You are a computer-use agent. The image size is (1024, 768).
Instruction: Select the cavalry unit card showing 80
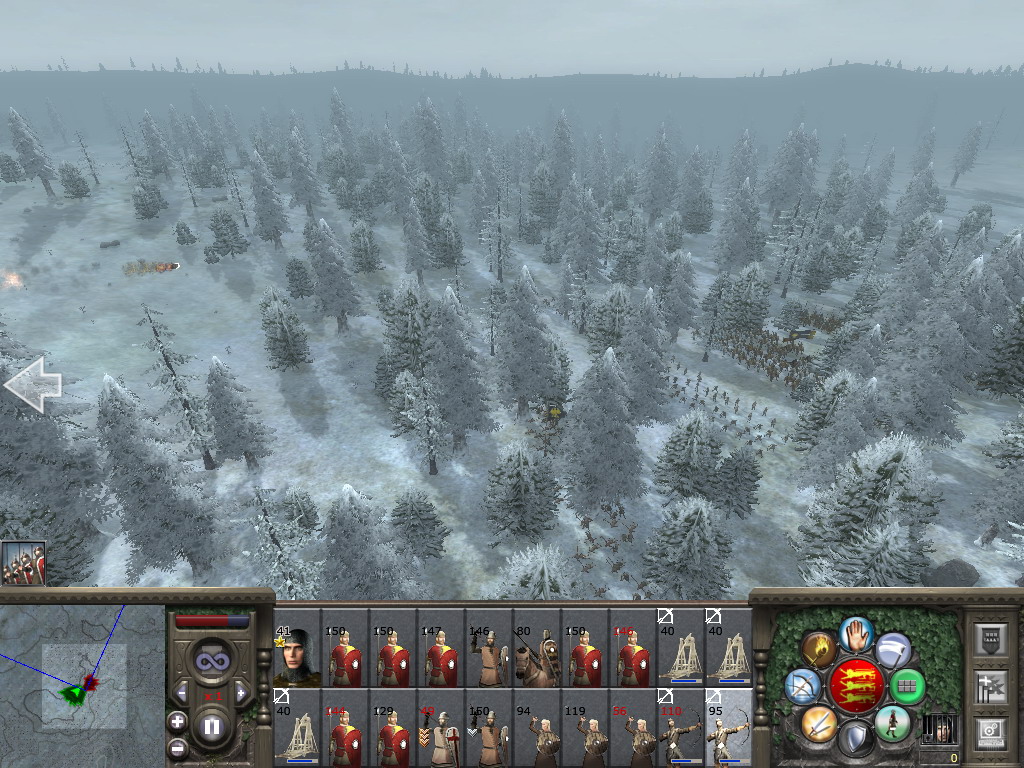(537, 648)
